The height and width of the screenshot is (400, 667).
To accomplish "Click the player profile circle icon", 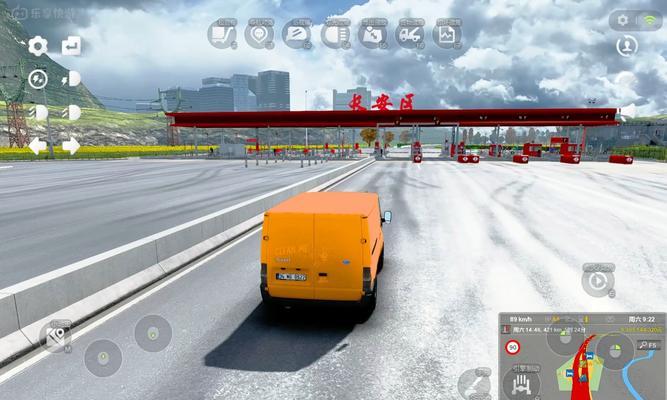I will 627,46.
